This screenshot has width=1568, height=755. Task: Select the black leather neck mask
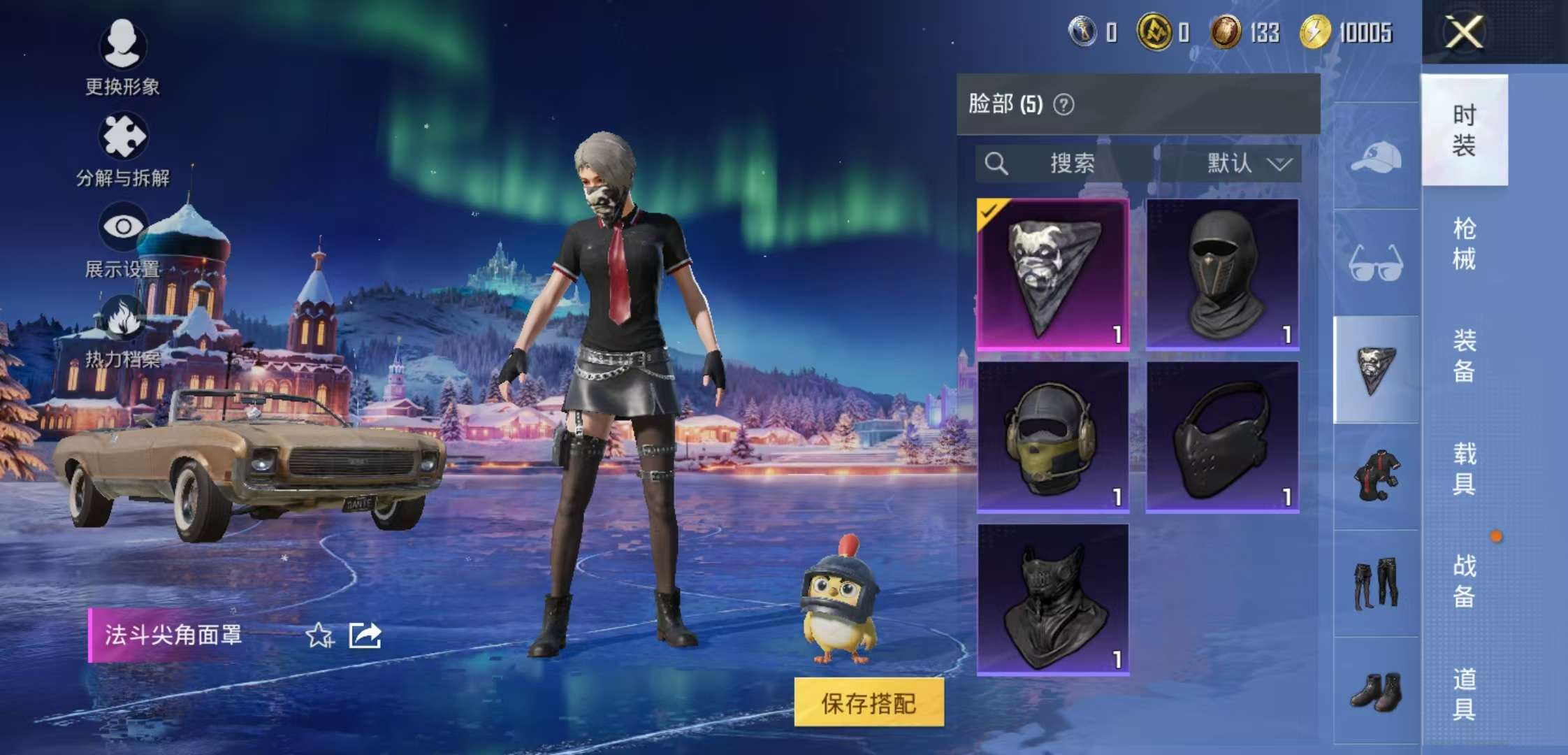pyautogui.click(x=1053, y=600)
